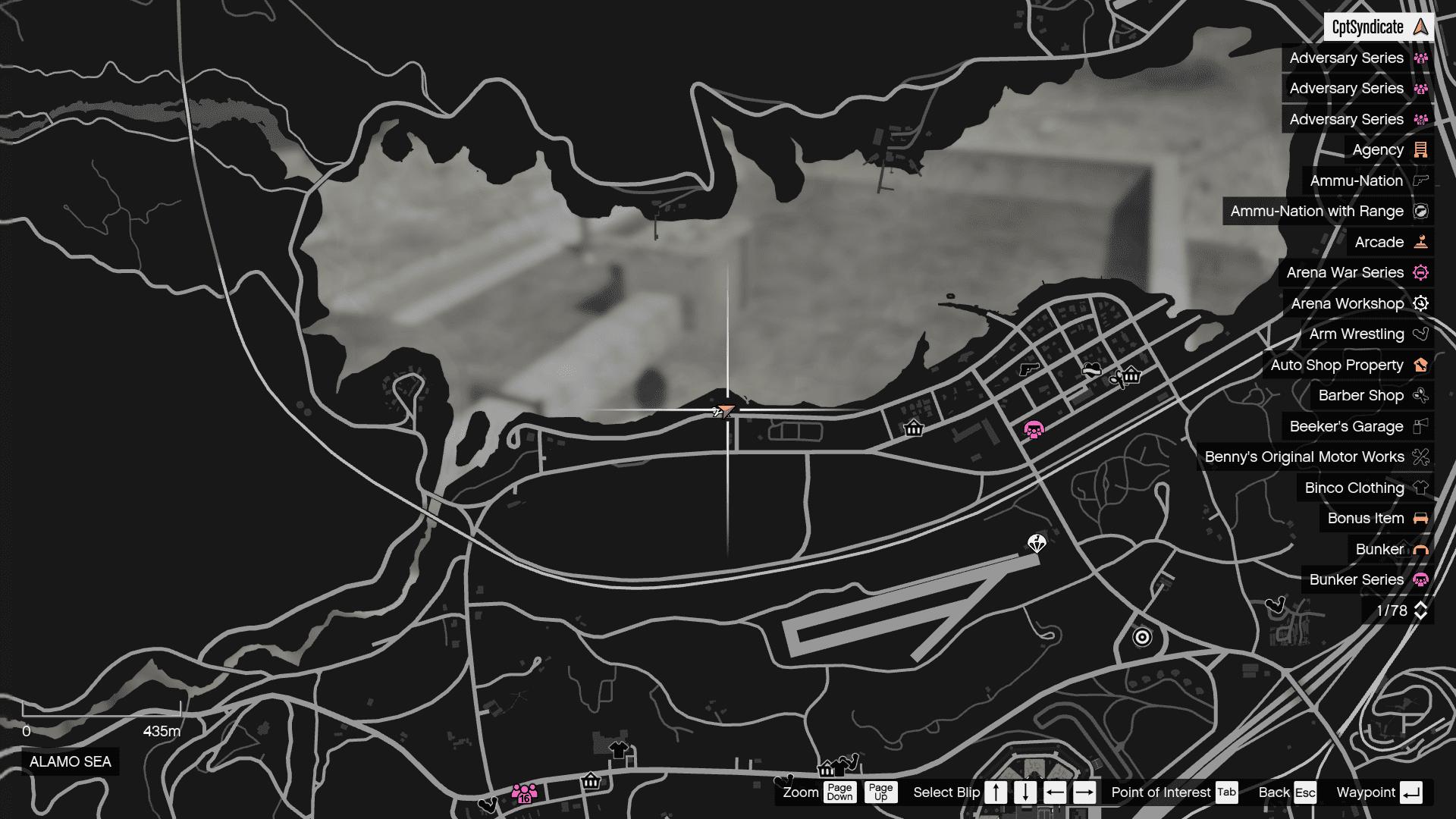Select the Ammu-Nation pistol blip on the map
1456x819 pixels.
click(1028, 369)
